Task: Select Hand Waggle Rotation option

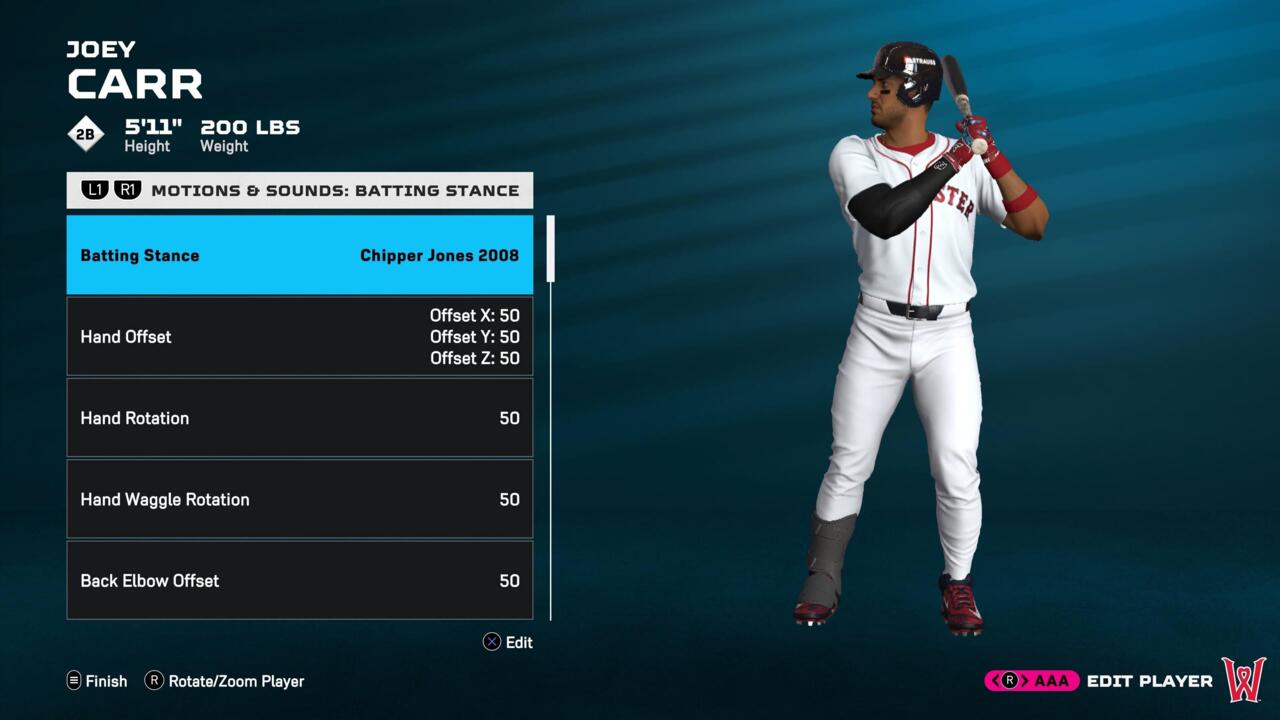Action: (299, 499)
